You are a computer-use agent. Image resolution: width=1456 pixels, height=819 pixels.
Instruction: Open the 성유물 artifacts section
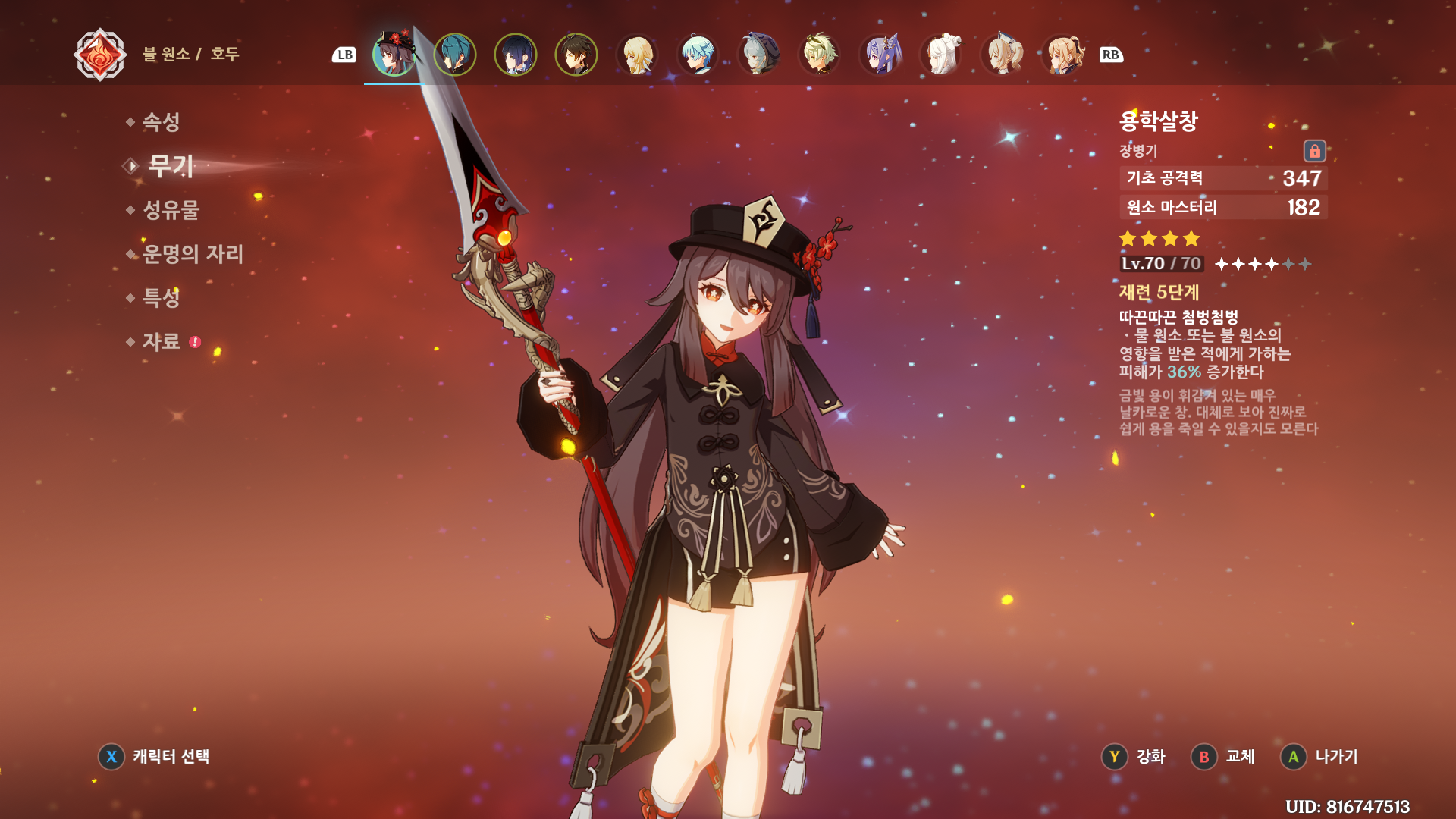(171, 210)
